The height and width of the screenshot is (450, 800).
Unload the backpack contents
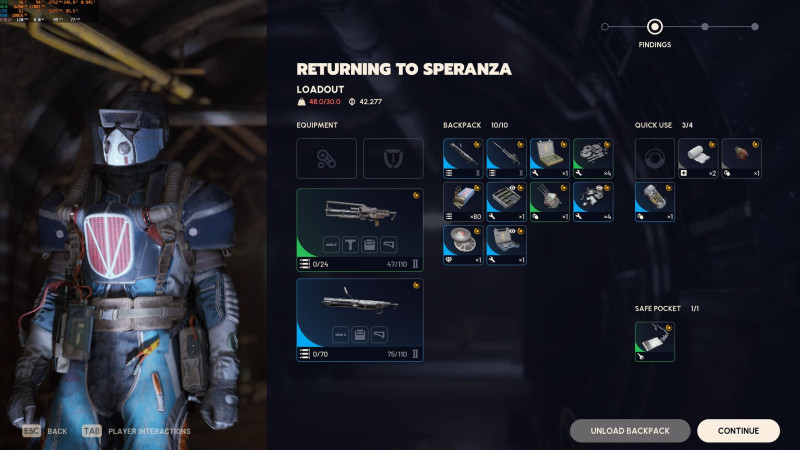[x=631, y=431]
